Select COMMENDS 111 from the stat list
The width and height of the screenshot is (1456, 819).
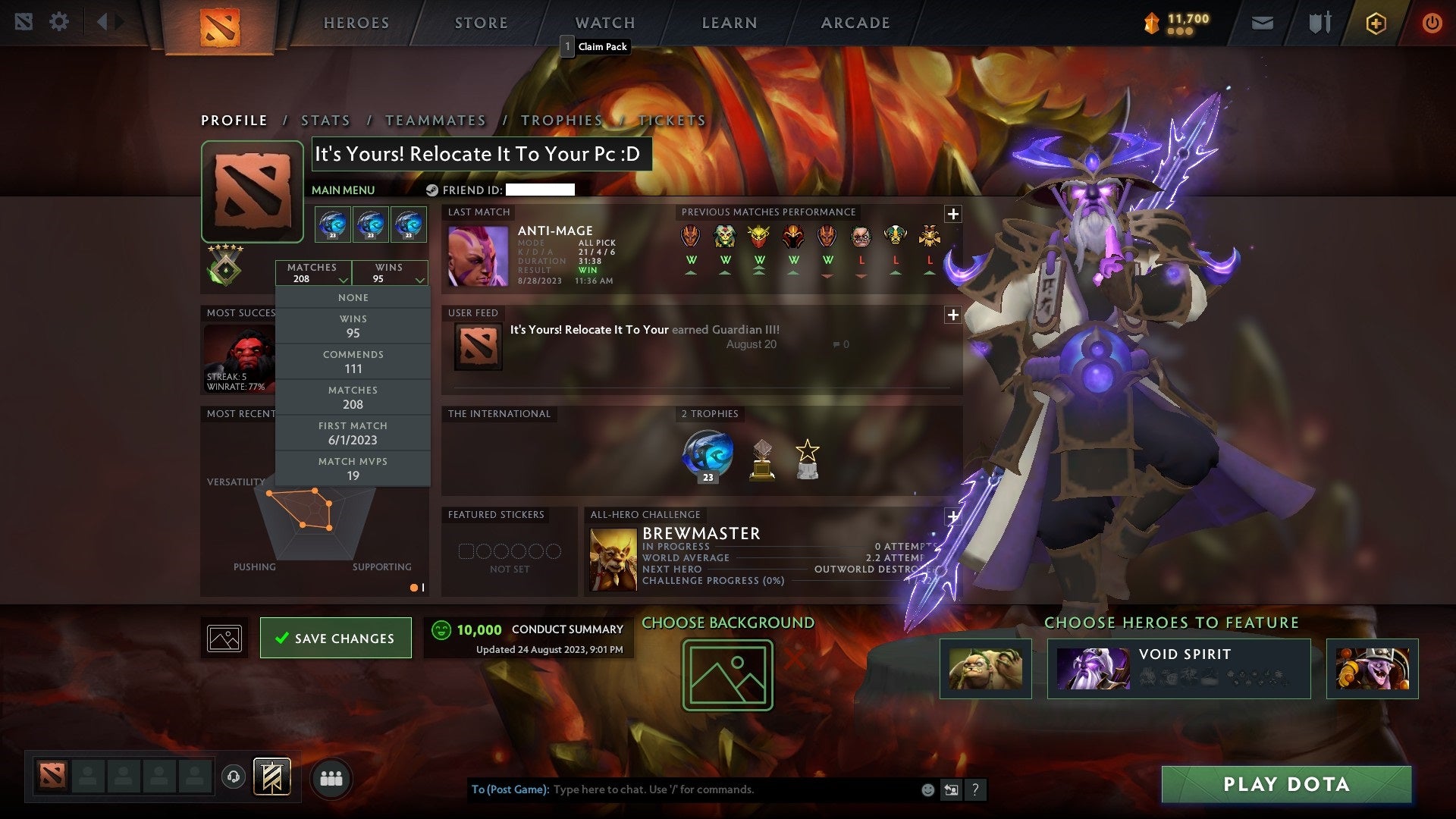pos(353,361)
